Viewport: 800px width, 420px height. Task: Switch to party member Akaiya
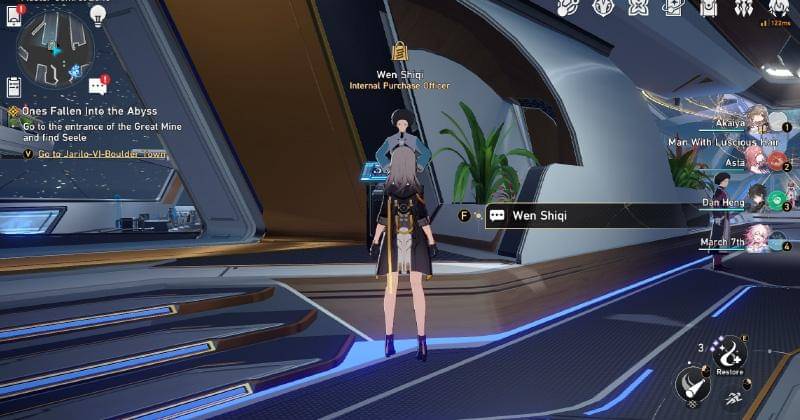click(x=758, y=121)
